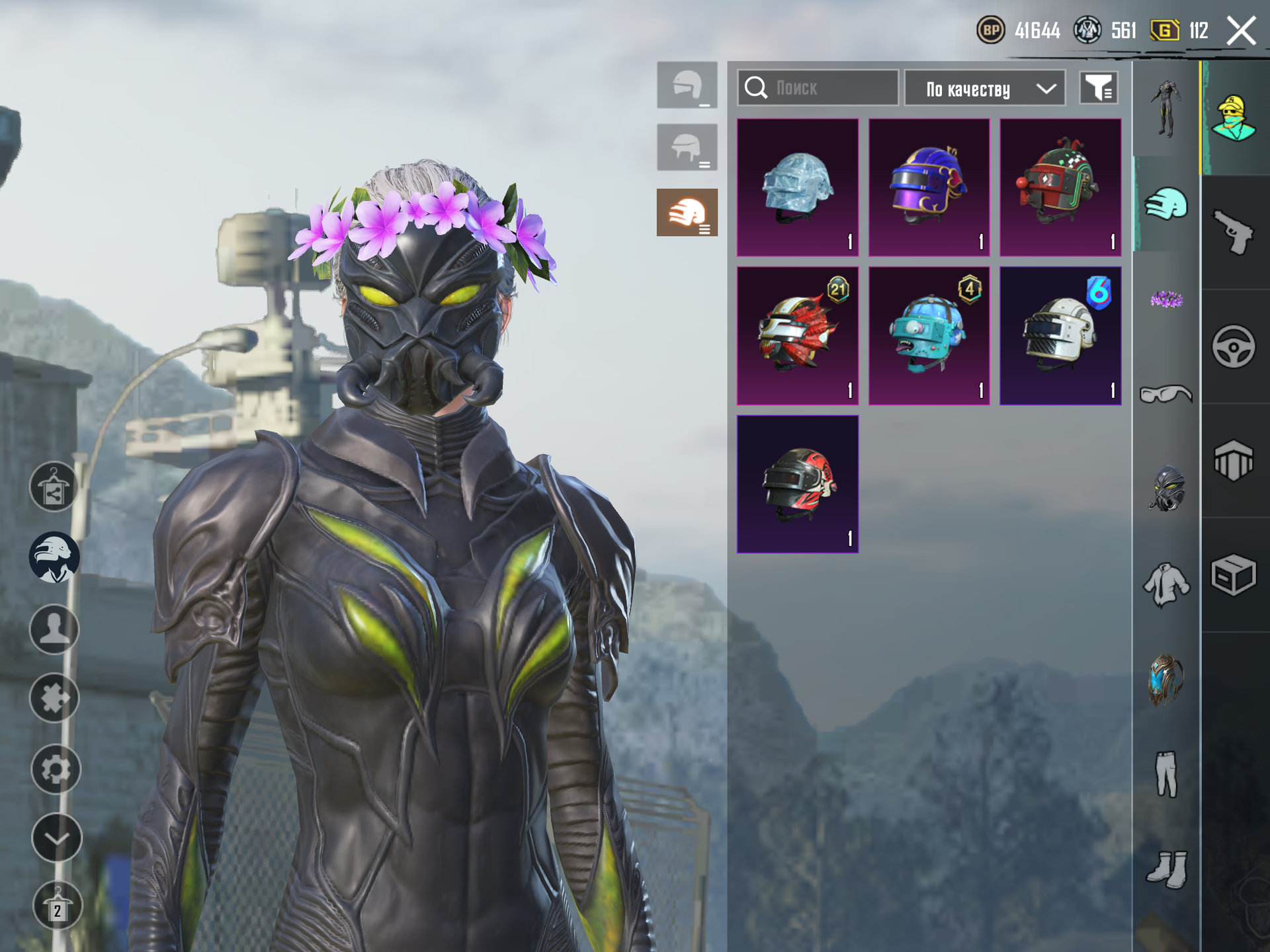
Task: Select the teal zombie helmet skin
Action: pyautogui.click(x=929, y=336)
